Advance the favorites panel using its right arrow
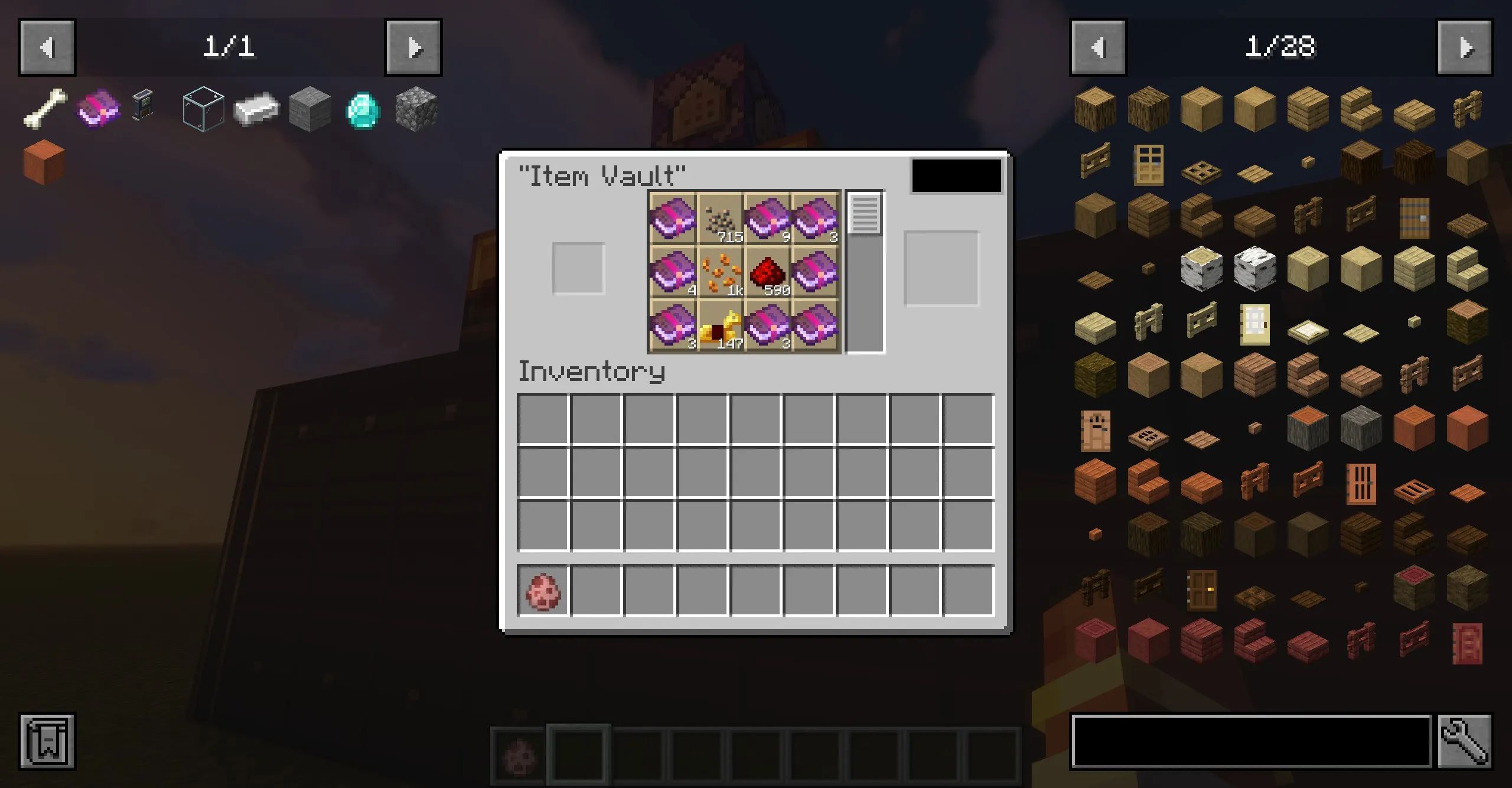Screen dimensions: 1512x788 (x=413, y=47)
